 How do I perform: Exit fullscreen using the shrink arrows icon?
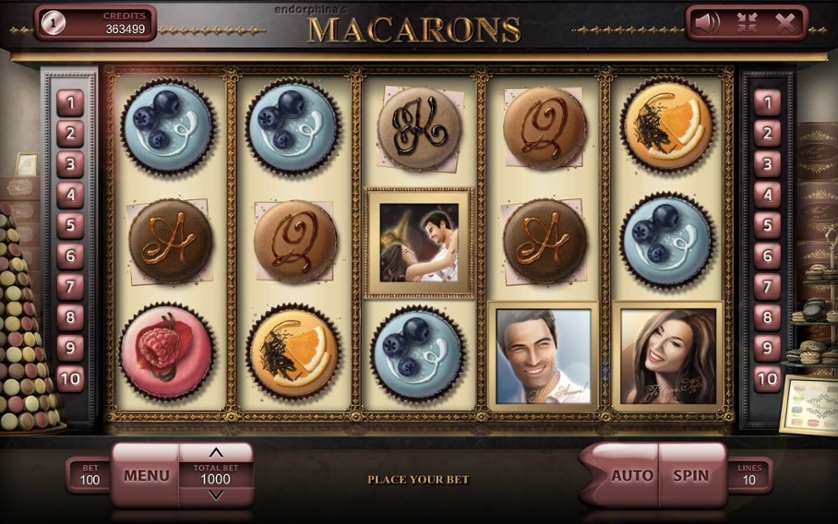point(747,22)
